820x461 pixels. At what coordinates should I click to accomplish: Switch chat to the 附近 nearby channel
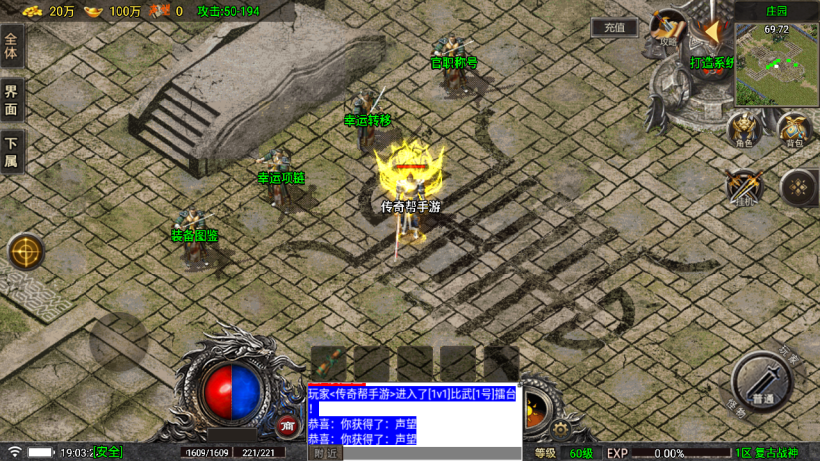click(x=326, y=453)
